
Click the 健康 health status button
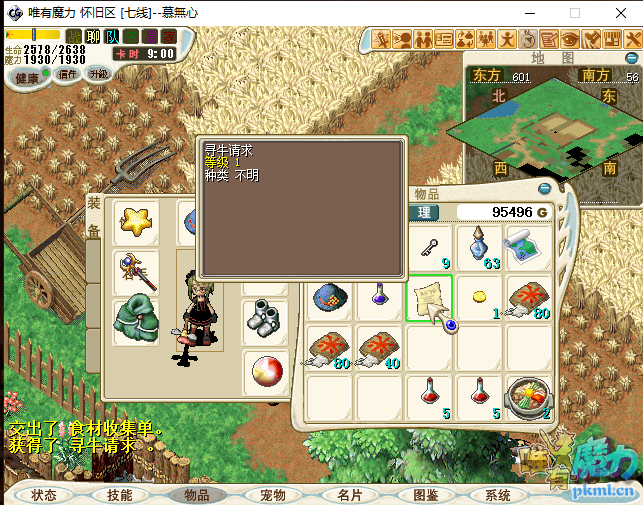[x=28, y=78]
